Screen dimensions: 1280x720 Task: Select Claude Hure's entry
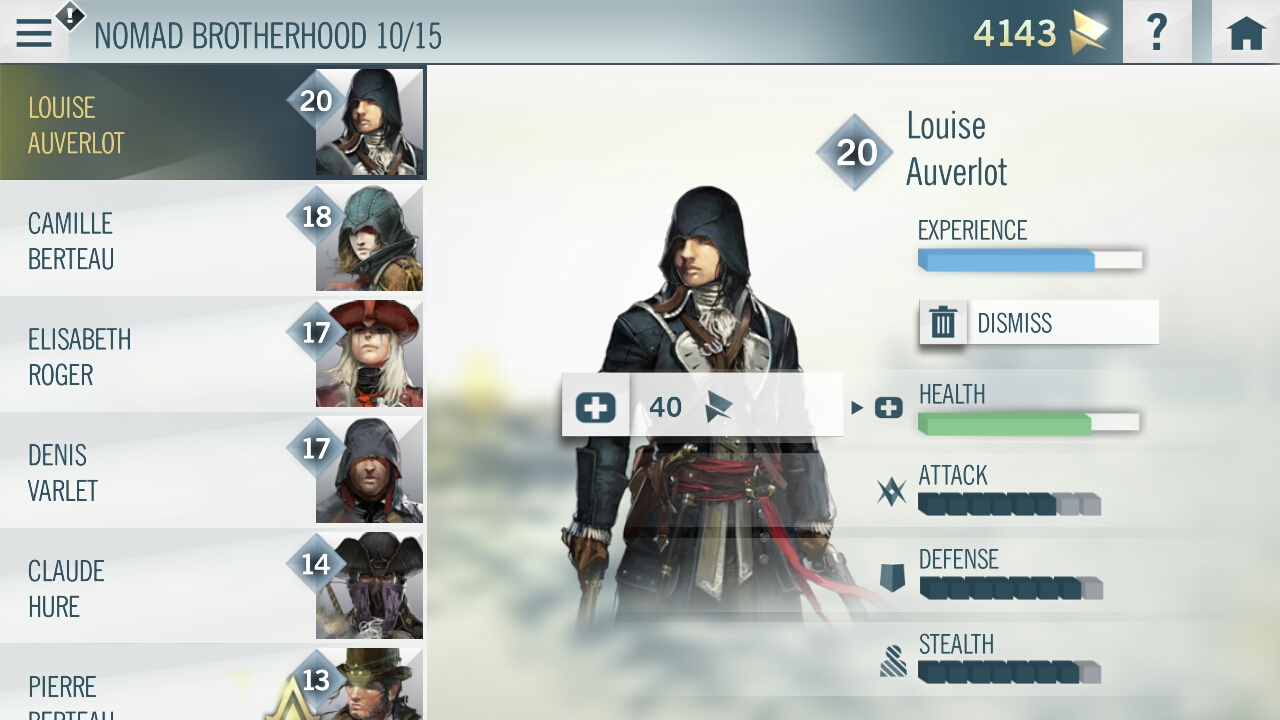(x=212, y=588)
